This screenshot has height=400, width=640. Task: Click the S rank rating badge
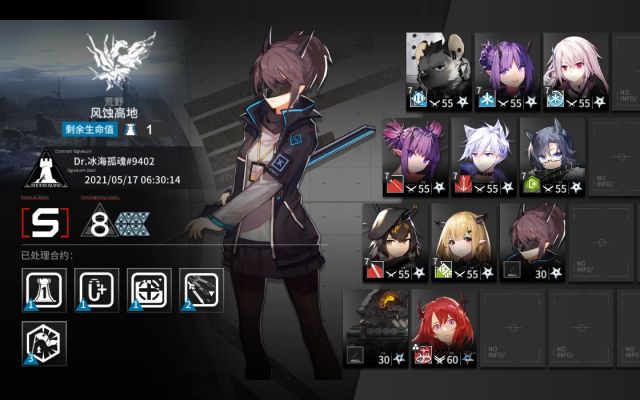[x=45, y=222]
